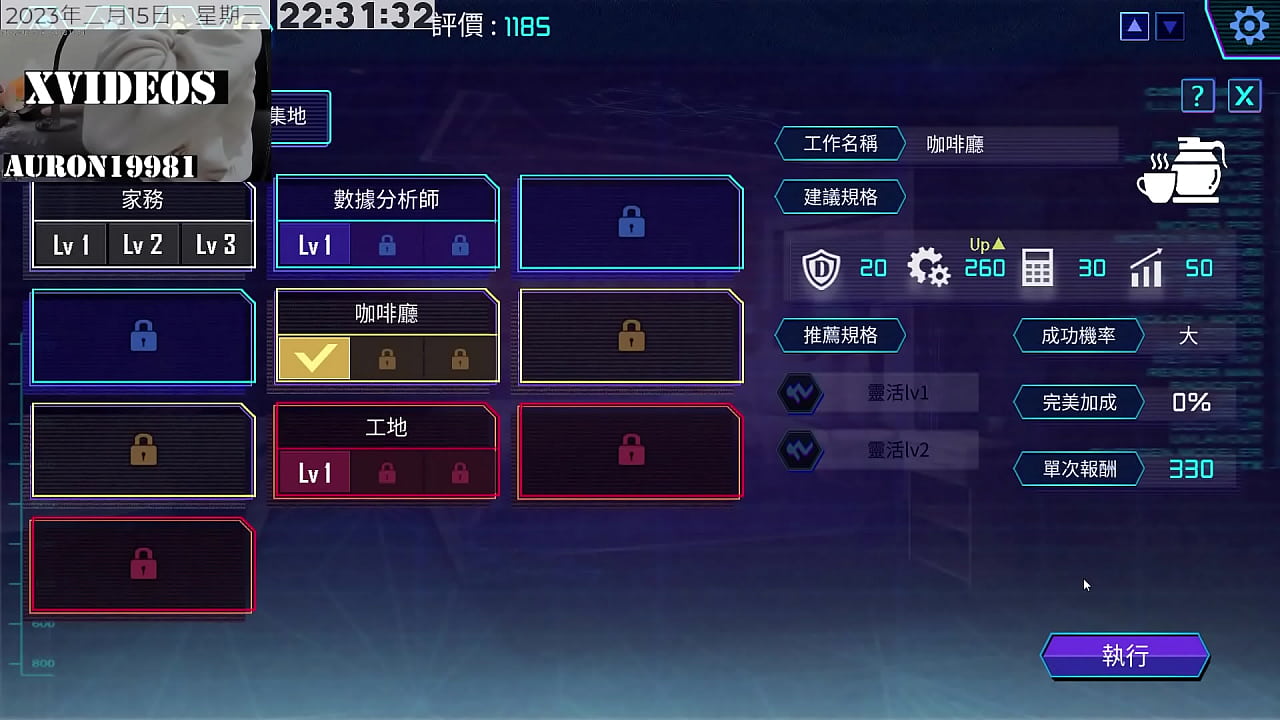
Task: Click the gears efficiency stat icon showing 260
Action: [929, 267]
